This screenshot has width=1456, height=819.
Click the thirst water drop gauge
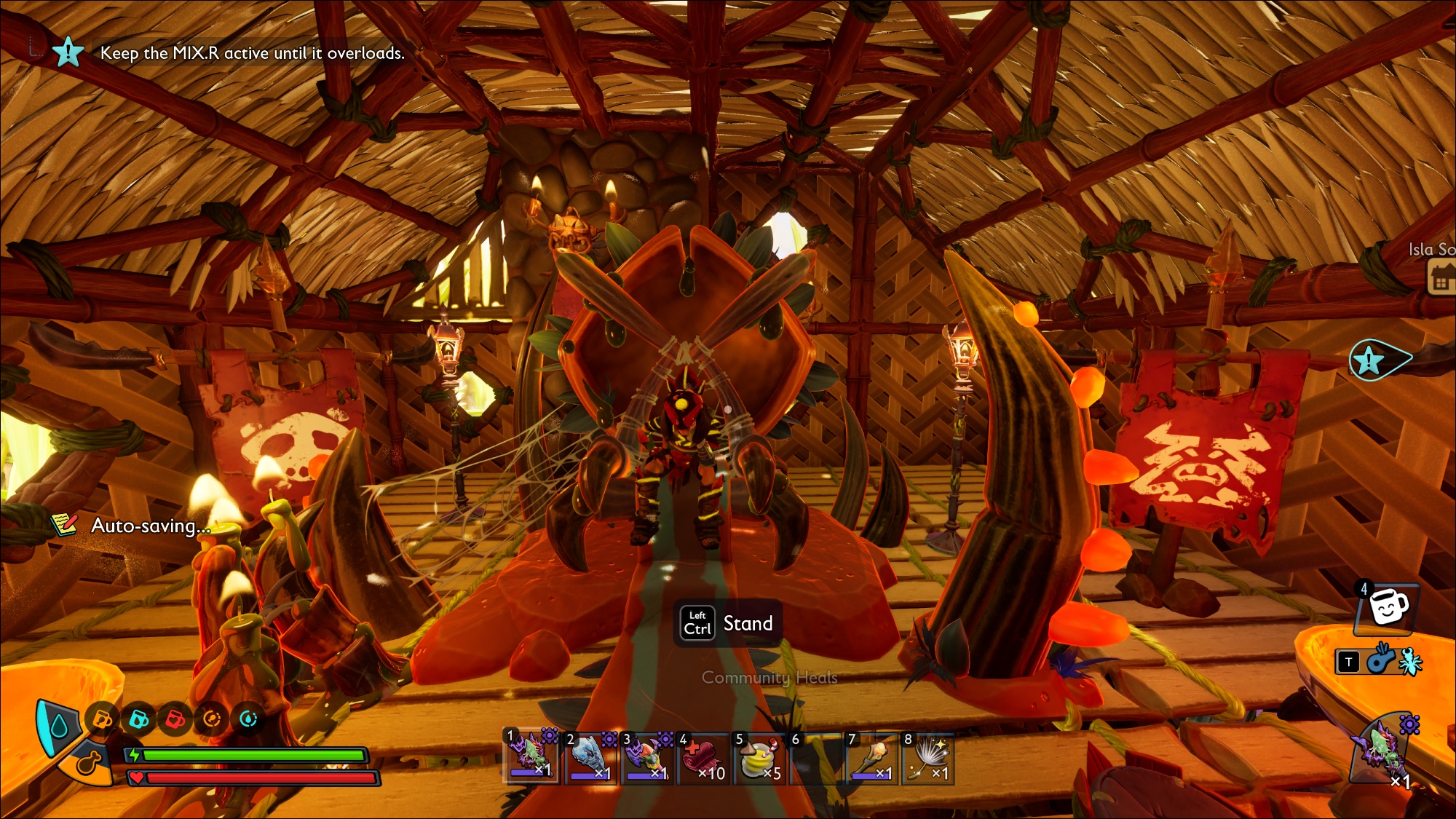click(58, 726)
